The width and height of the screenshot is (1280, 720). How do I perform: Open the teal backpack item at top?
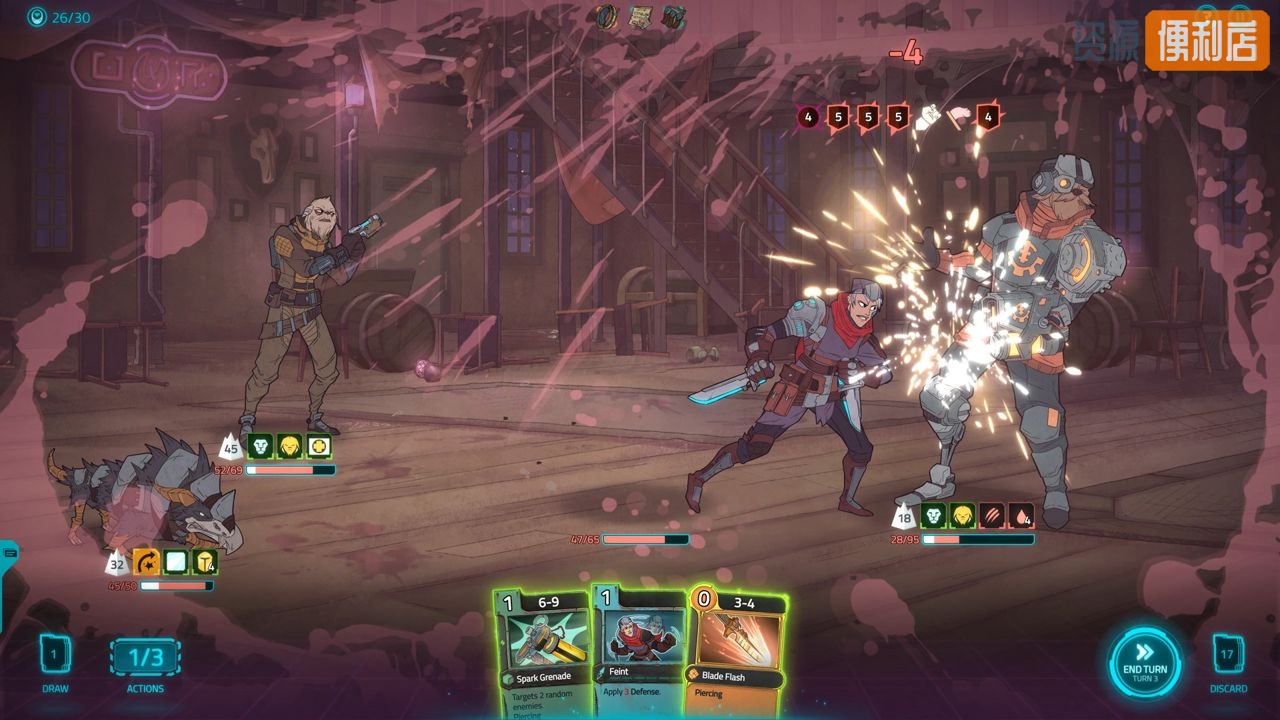coord(673,17)
